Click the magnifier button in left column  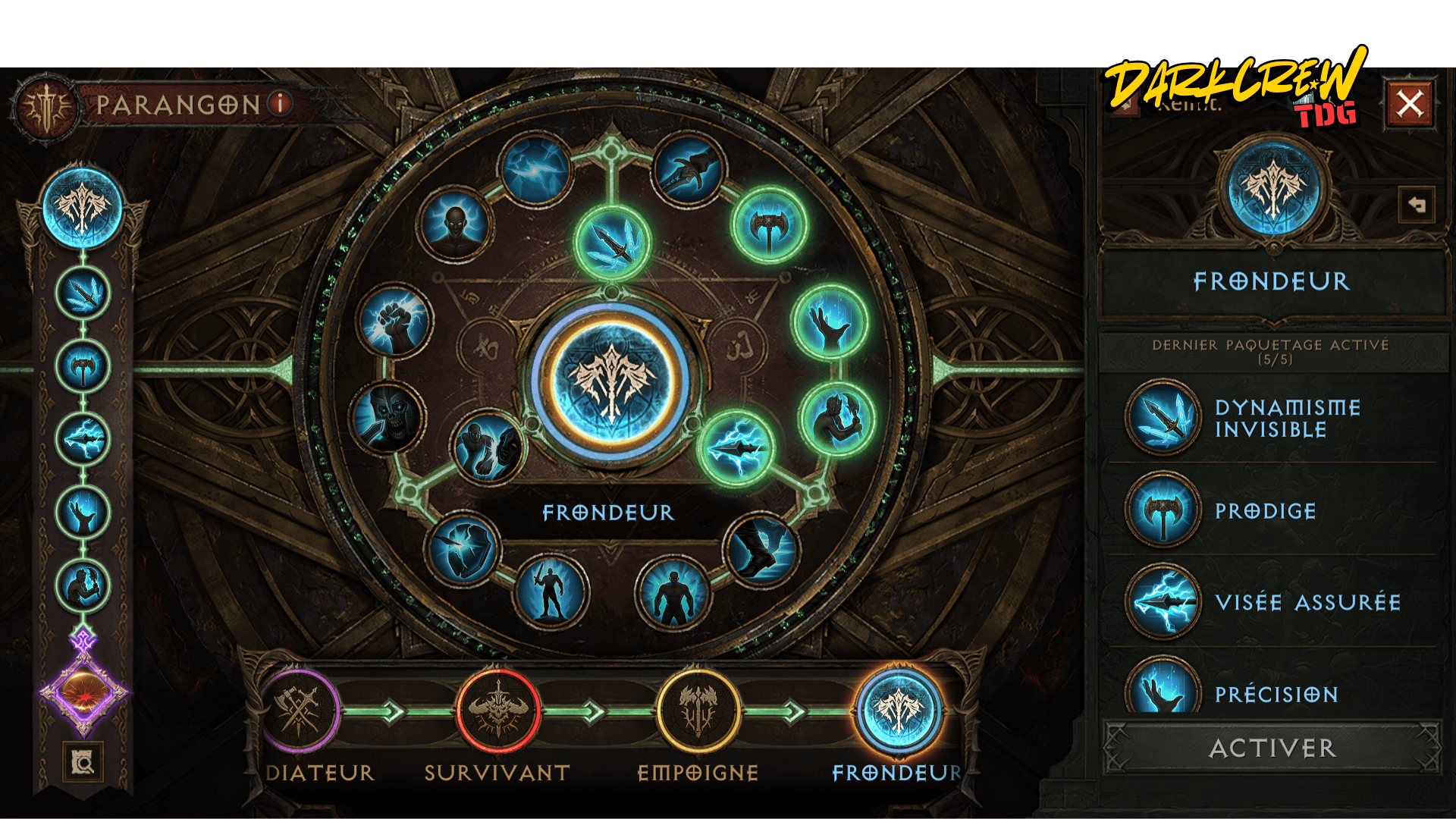[x=83, y=761]
